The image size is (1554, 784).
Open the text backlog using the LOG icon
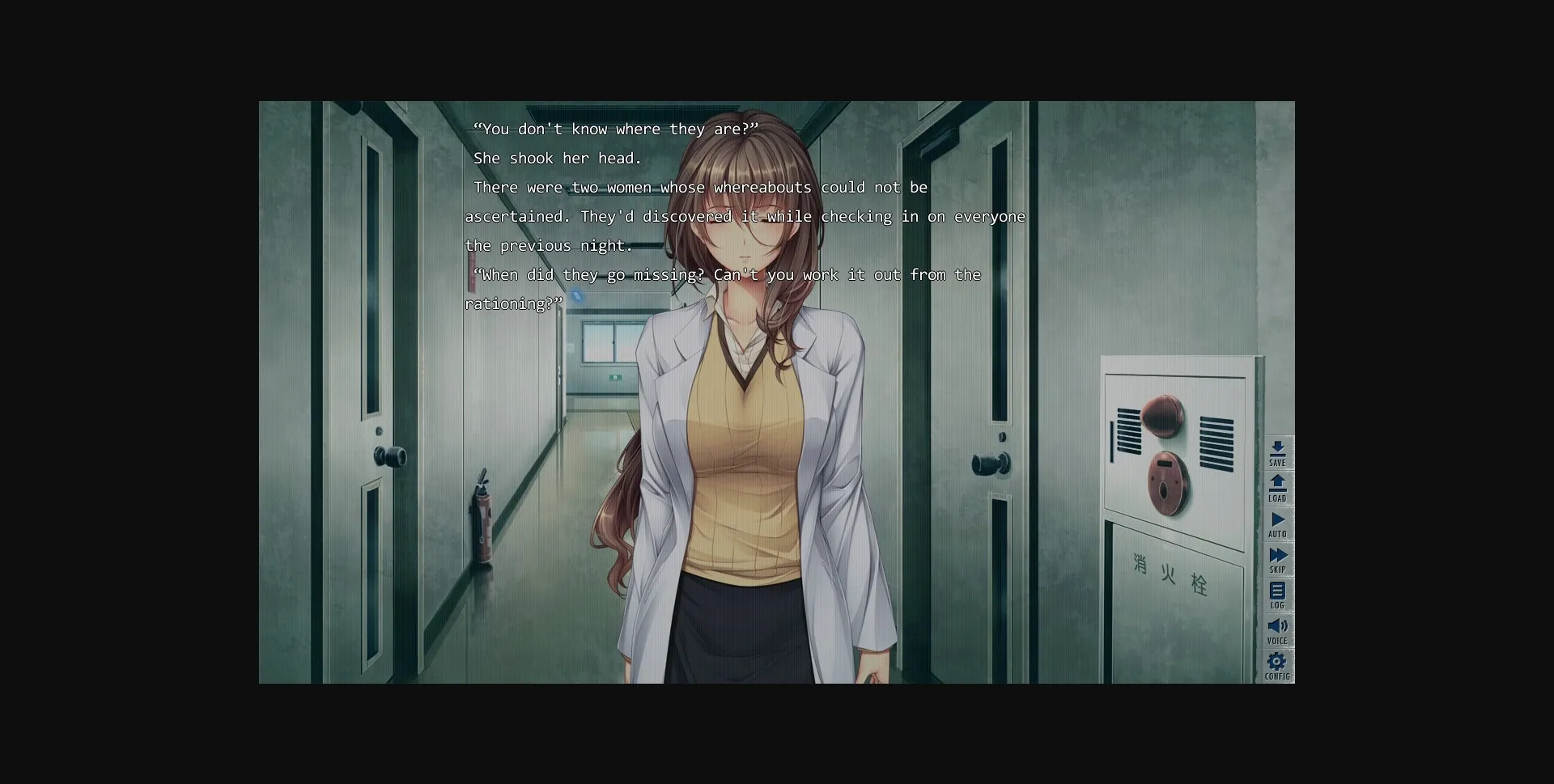click(x=1279, y=595)
